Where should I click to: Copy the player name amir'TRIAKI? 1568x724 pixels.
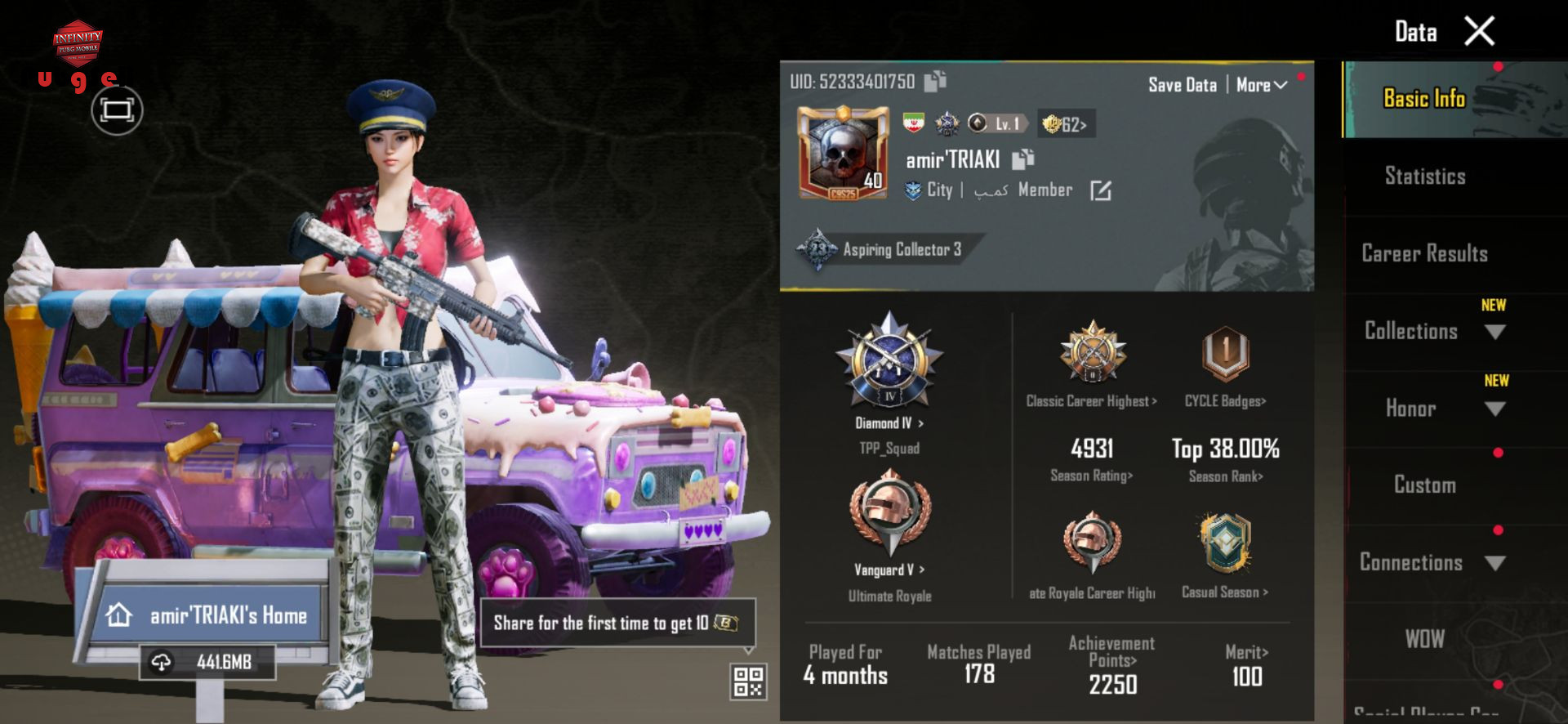[x=1022, y=159]
